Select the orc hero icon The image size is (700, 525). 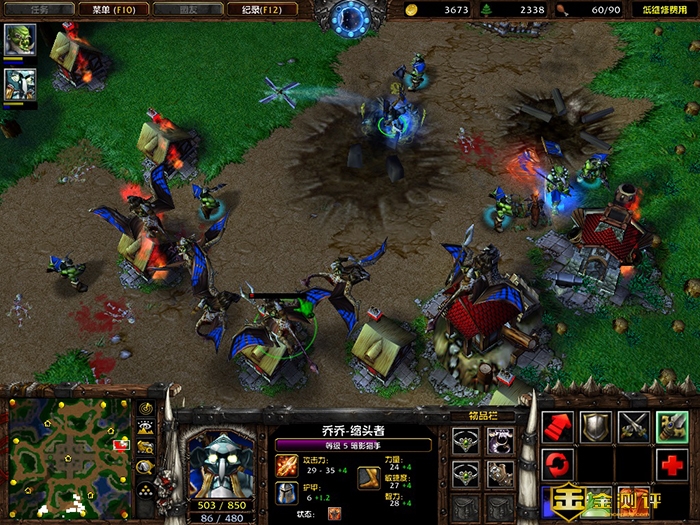click(20, 40)
